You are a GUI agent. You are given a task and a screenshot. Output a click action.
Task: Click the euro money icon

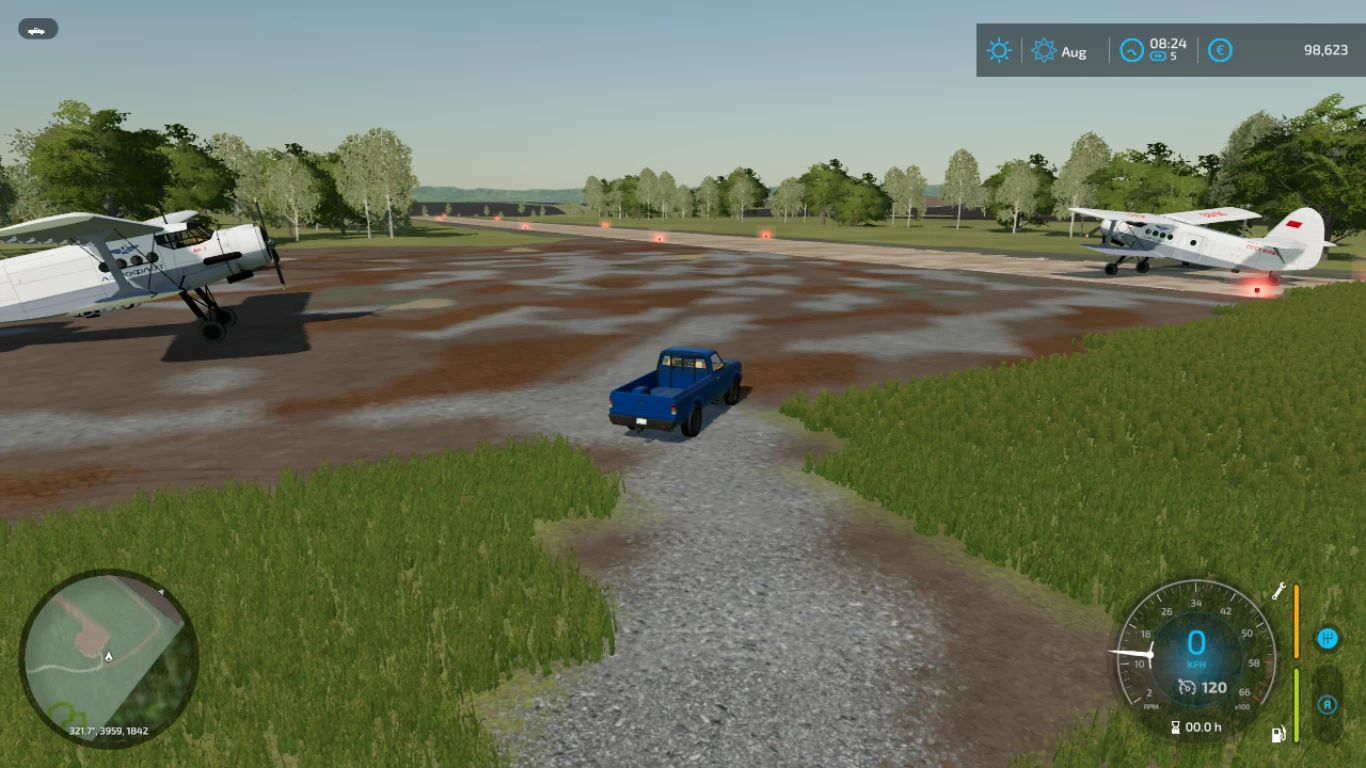(x=1220, y=51)
